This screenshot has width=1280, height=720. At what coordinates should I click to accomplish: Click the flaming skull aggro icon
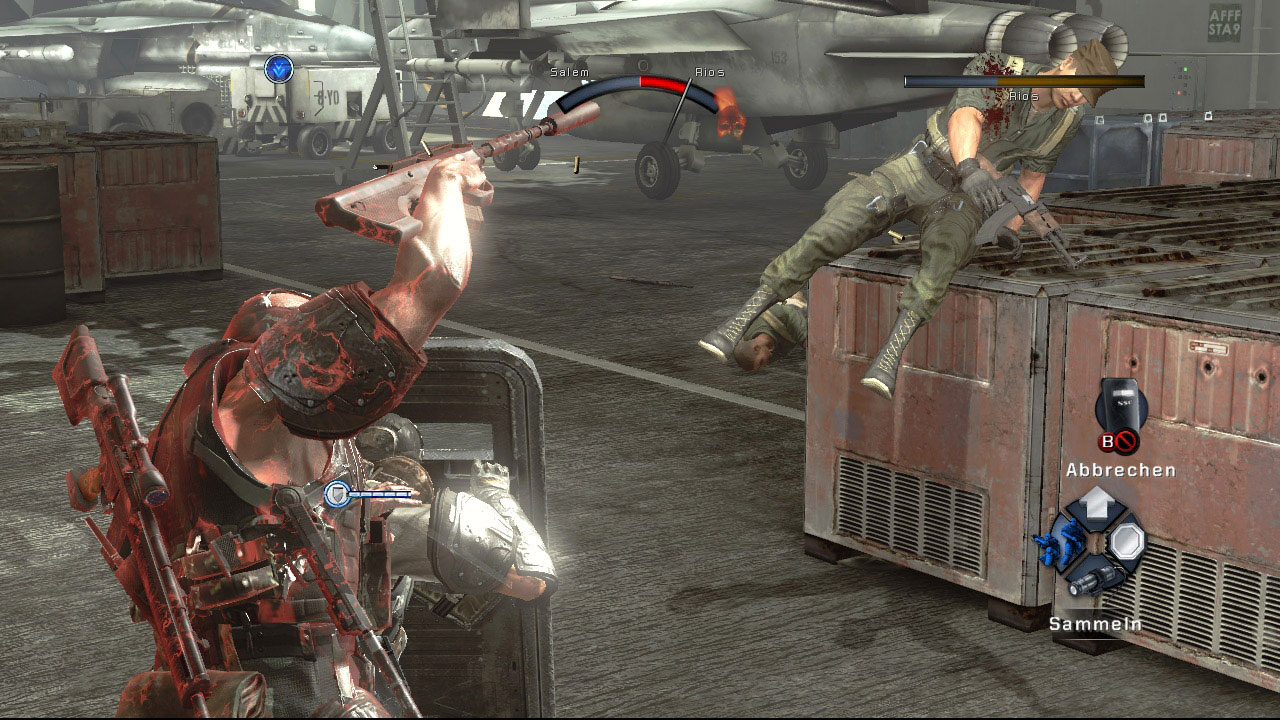click(729, 117)
